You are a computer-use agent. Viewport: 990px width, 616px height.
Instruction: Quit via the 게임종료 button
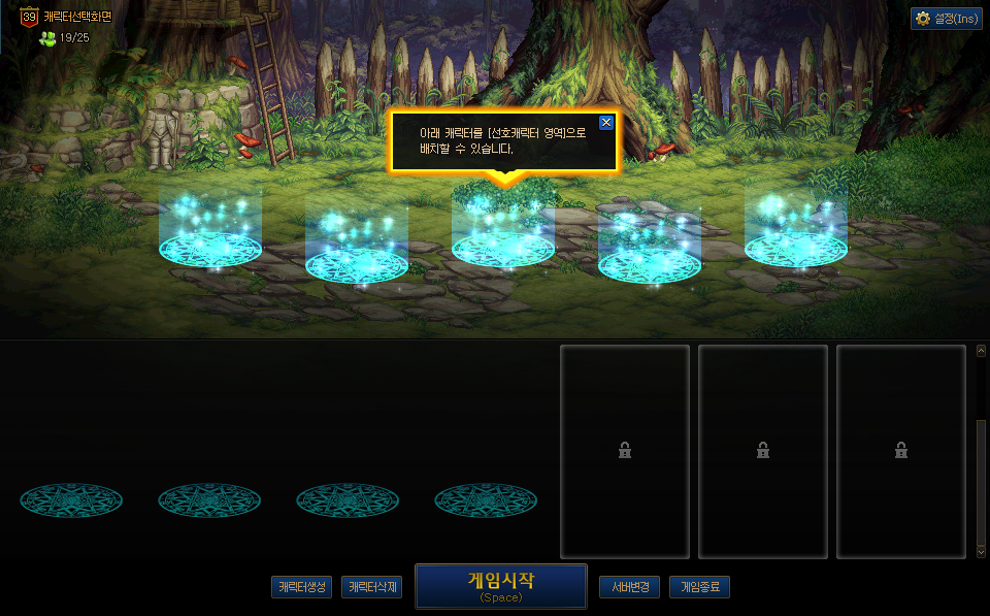tap(700, 587)
